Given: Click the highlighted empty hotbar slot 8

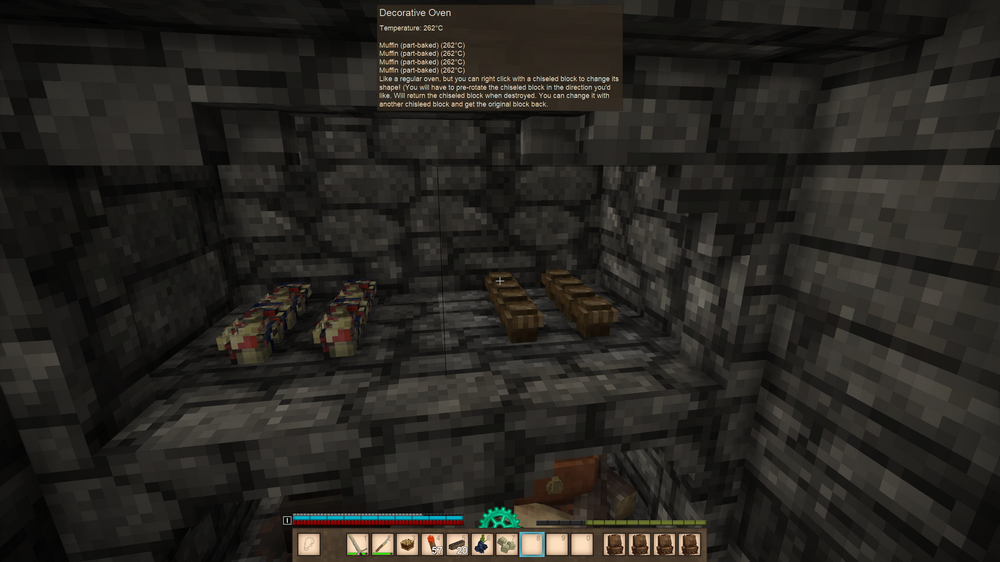Looking at the screenshot, I should coord(532,545).
